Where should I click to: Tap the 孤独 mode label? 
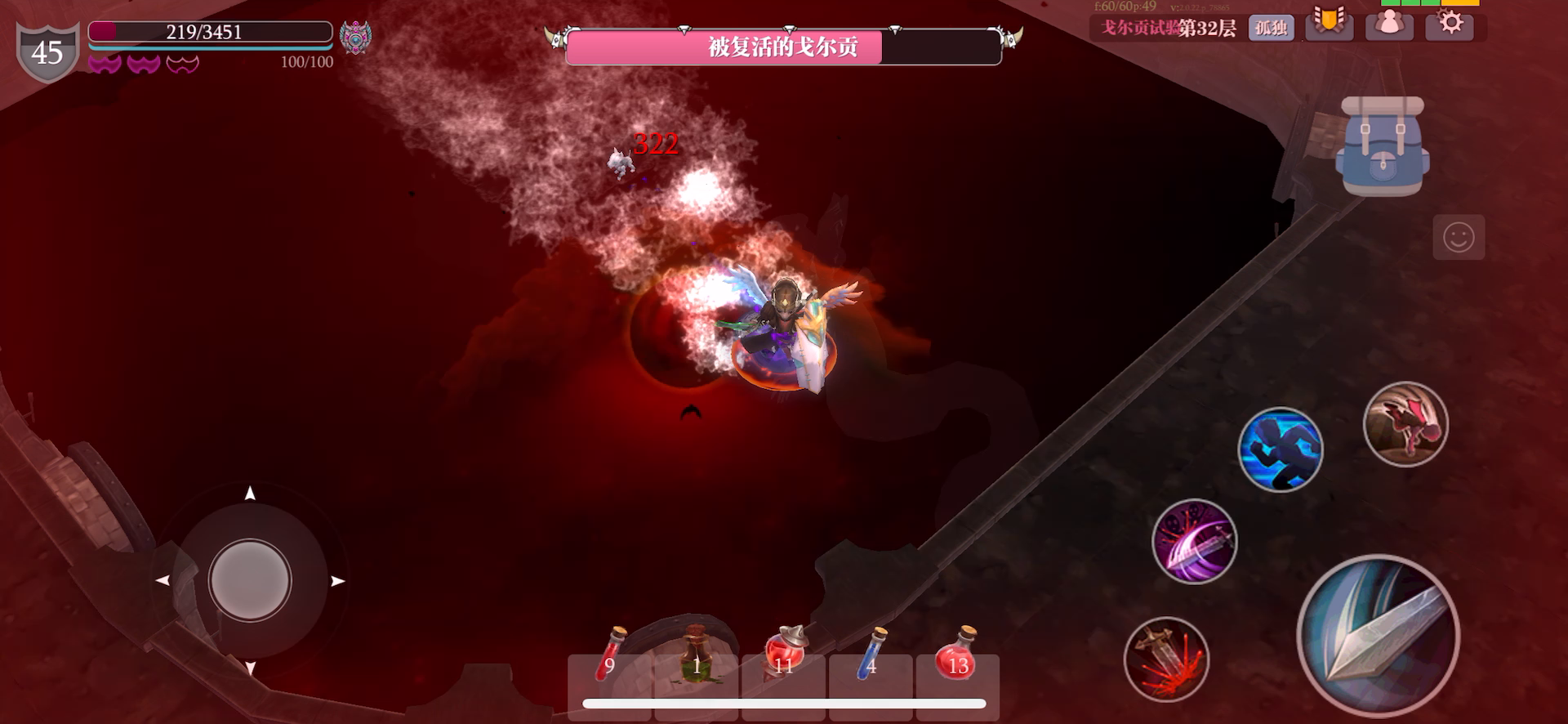tap(1271, 26)
